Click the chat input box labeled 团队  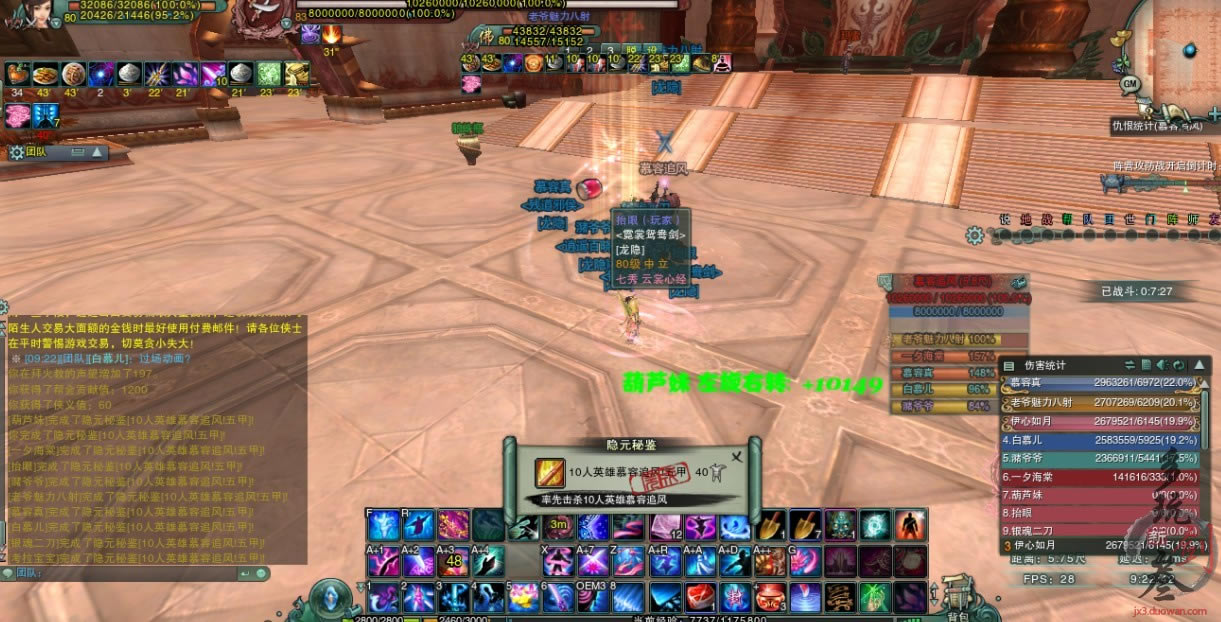[x=130, y=573]
